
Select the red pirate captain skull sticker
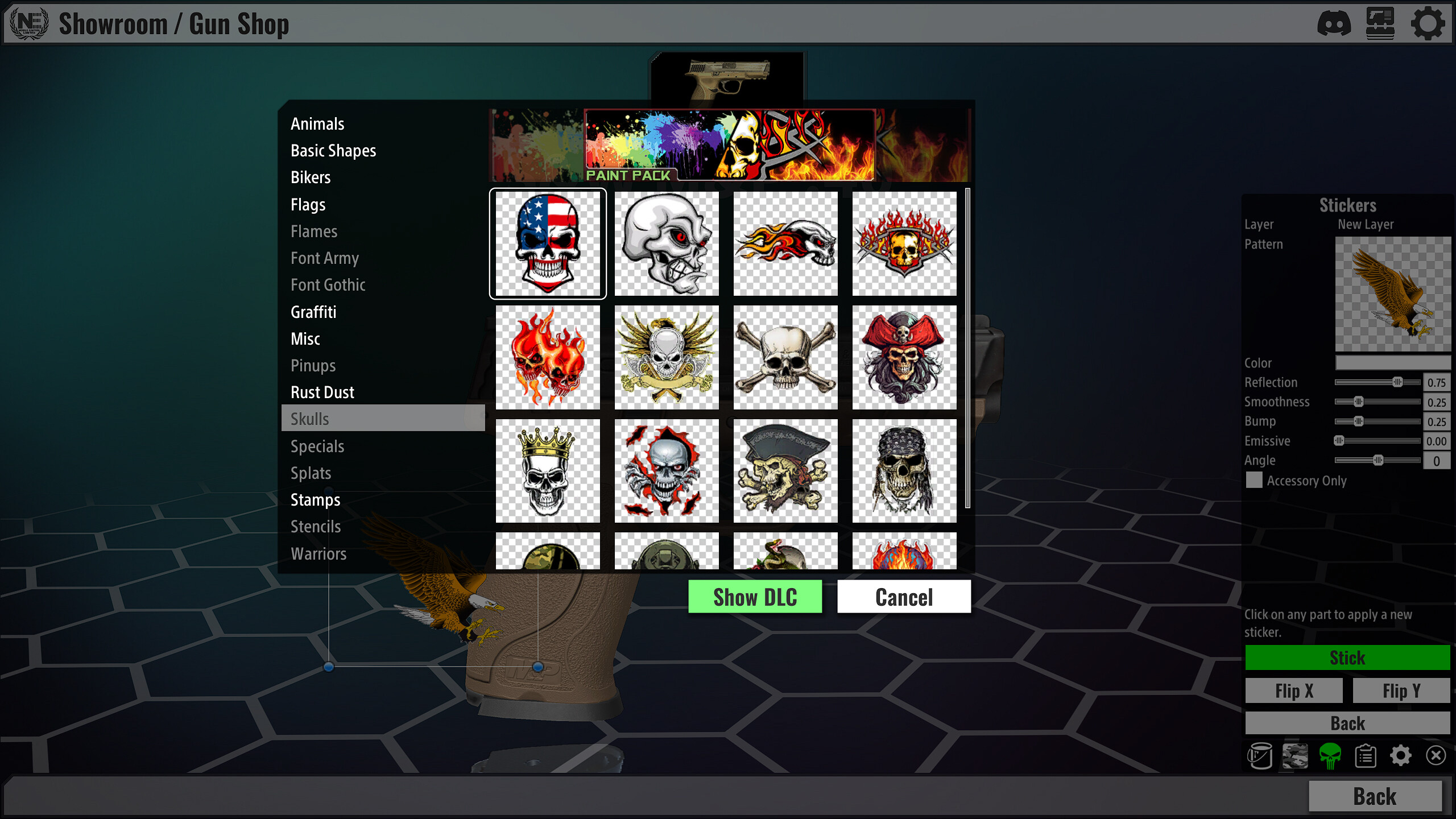(x=905, y=358)
